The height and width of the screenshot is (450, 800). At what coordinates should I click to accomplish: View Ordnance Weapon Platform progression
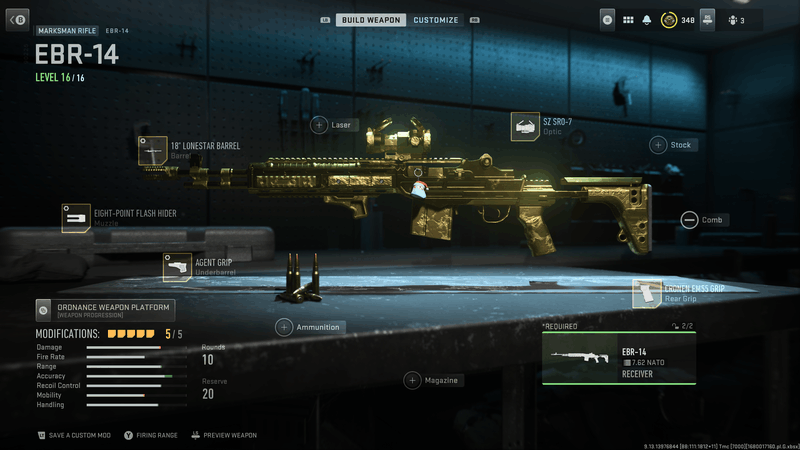105,310
